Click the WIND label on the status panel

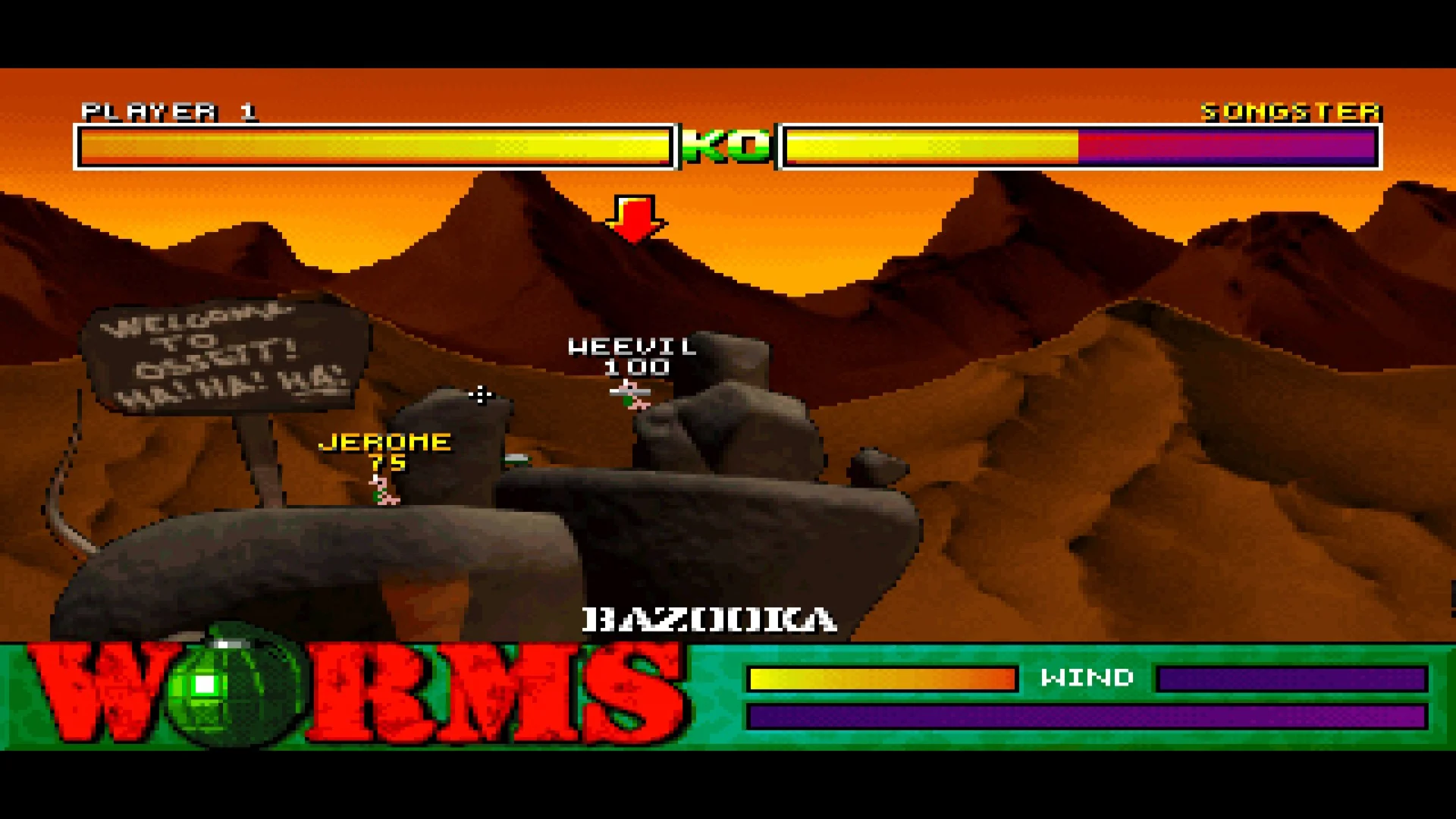pos(1087,677)
